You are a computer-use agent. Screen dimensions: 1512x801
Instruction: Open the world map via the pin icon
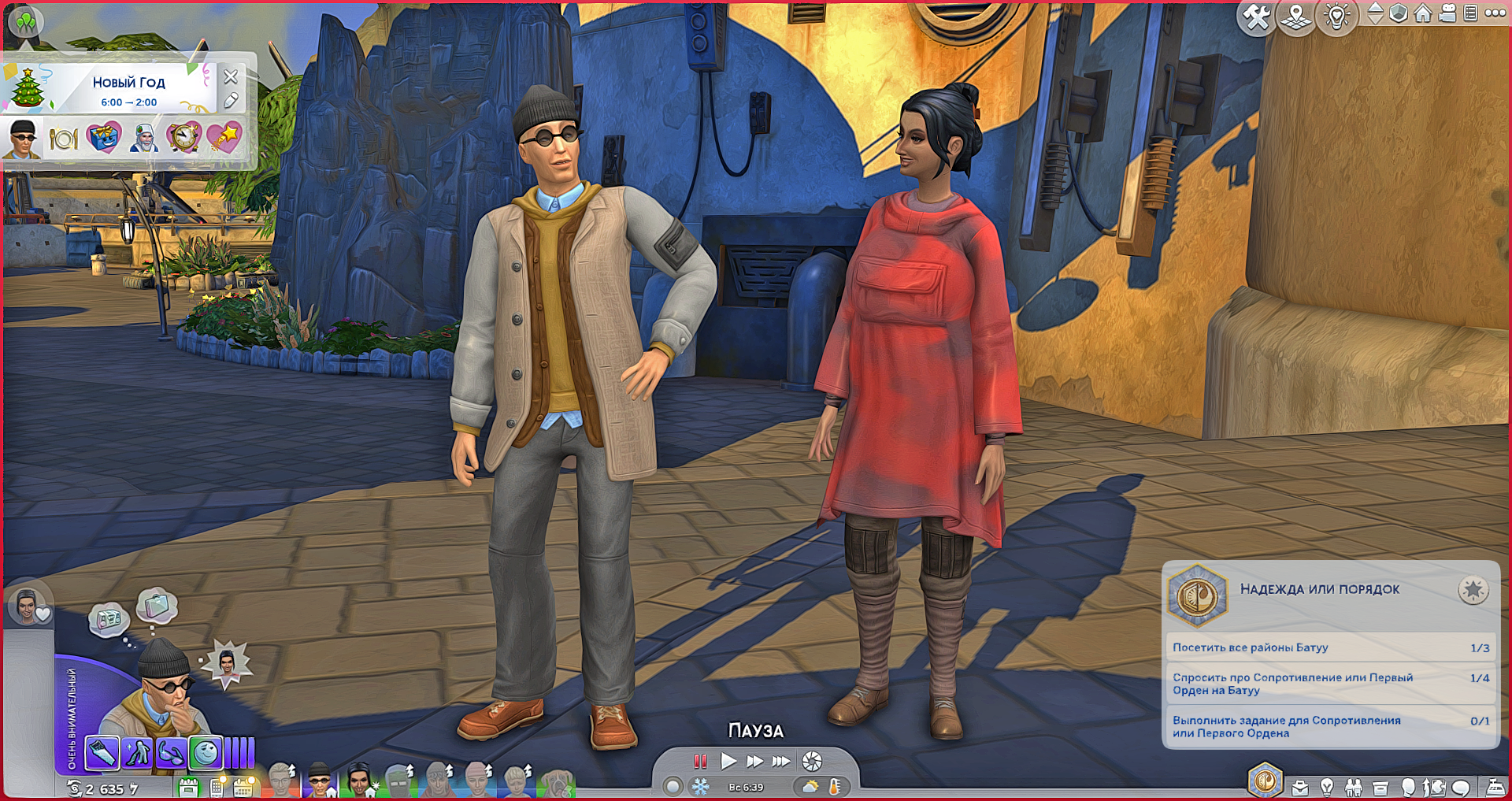[1296, 17]
